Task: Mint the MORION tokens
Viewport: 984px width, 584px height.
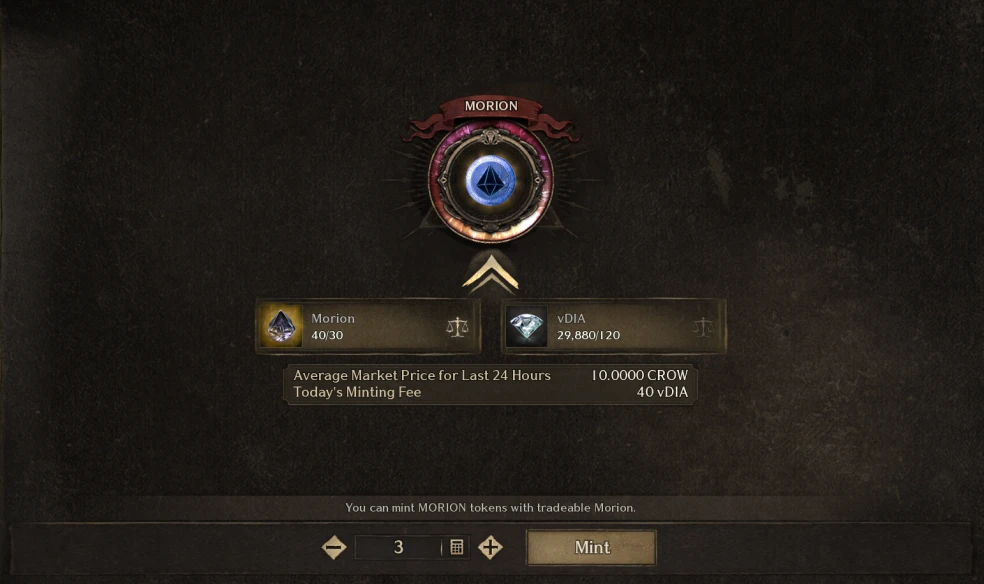Action: pos(591,547)
